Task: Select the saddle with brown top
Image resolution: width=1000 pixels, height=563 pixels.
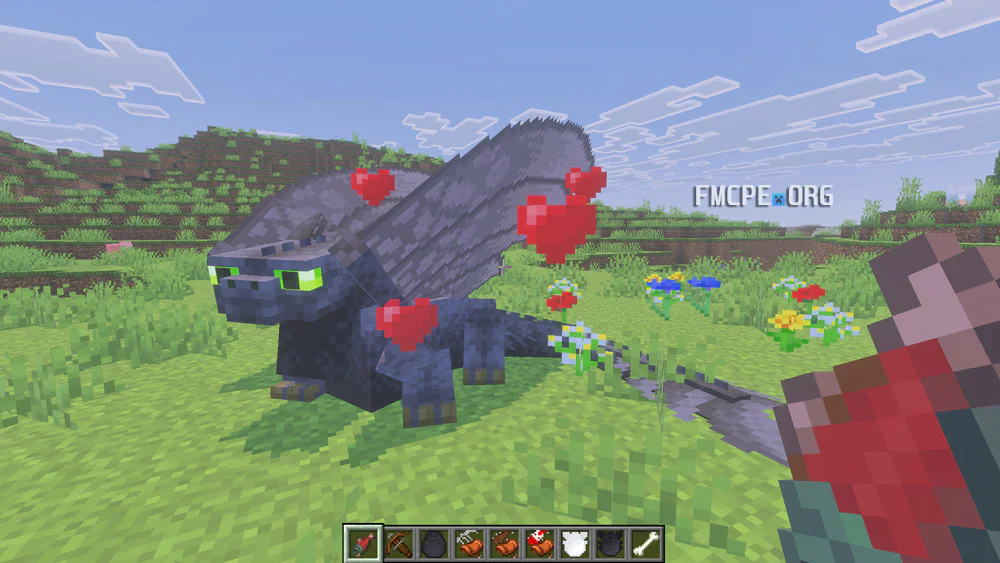Action: point(504,543)
